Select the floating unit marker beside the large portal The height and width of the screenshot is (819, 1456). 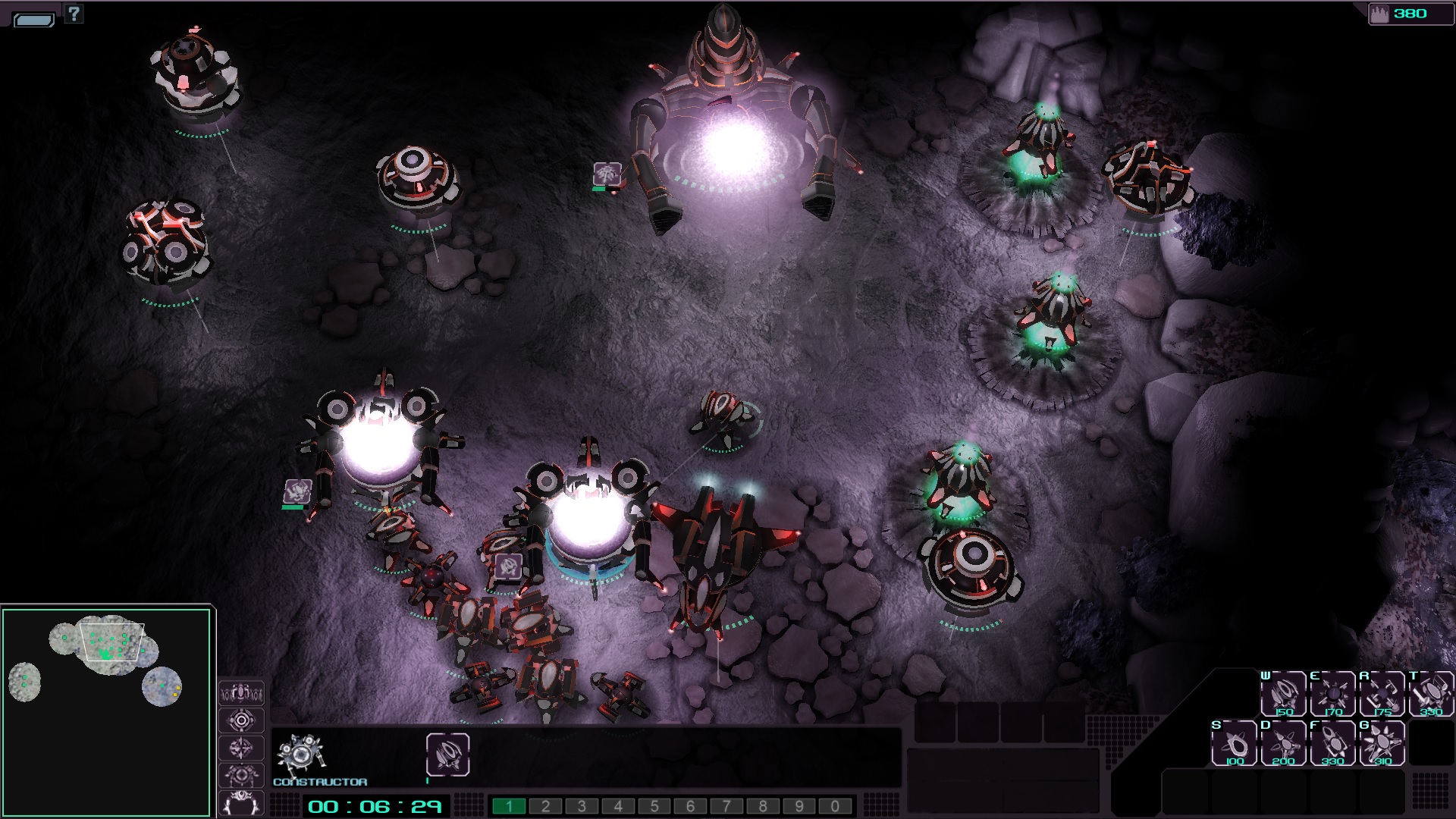pyautogui.click(x=607, y=174)
